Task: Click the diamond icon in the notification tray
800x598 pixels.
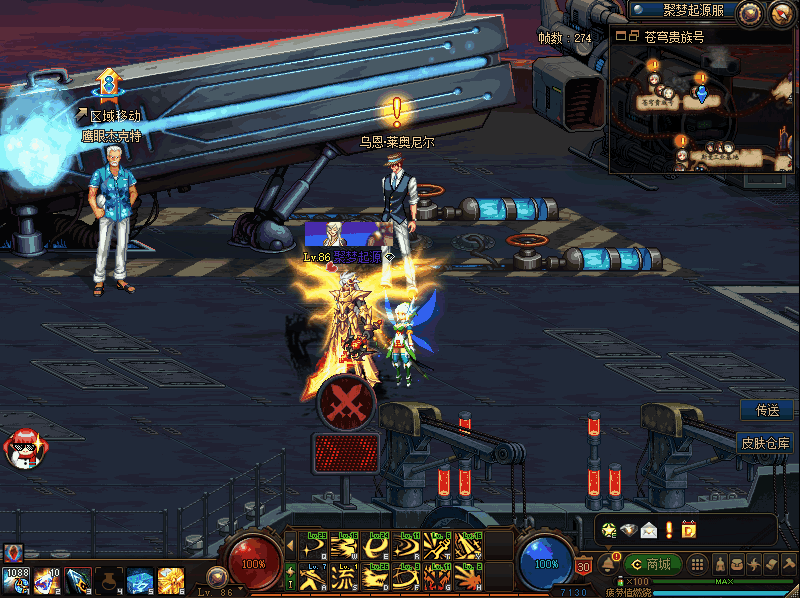Action: coord(628,530)
